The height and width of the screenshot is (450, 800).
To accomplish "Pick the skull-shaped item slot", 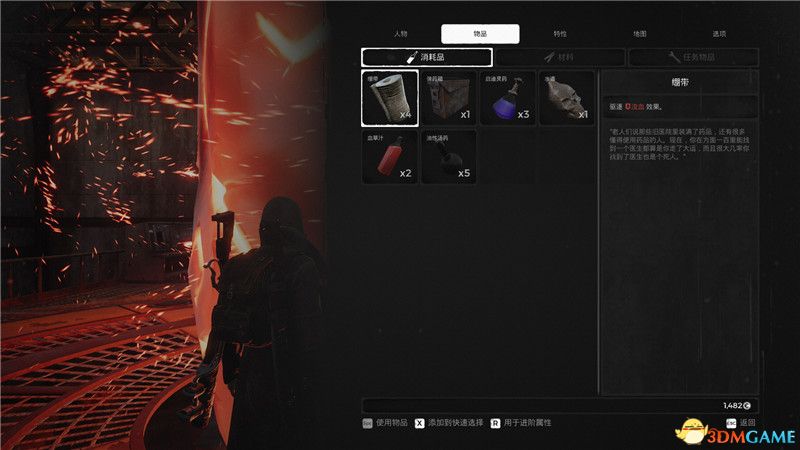I will pyautogui.click(x=566, y=97).
